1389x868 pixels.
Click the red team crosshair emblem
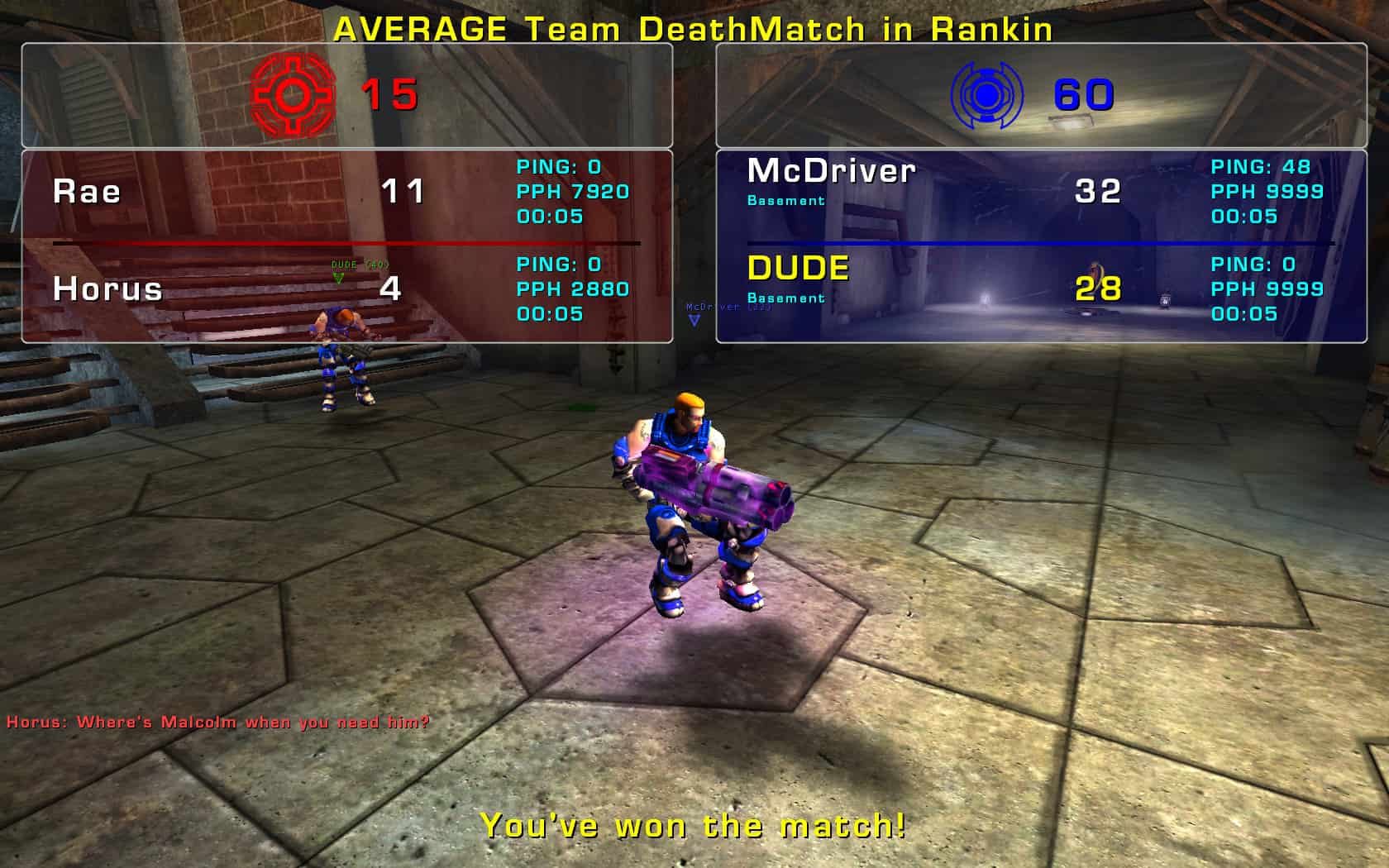click(293, 95)
